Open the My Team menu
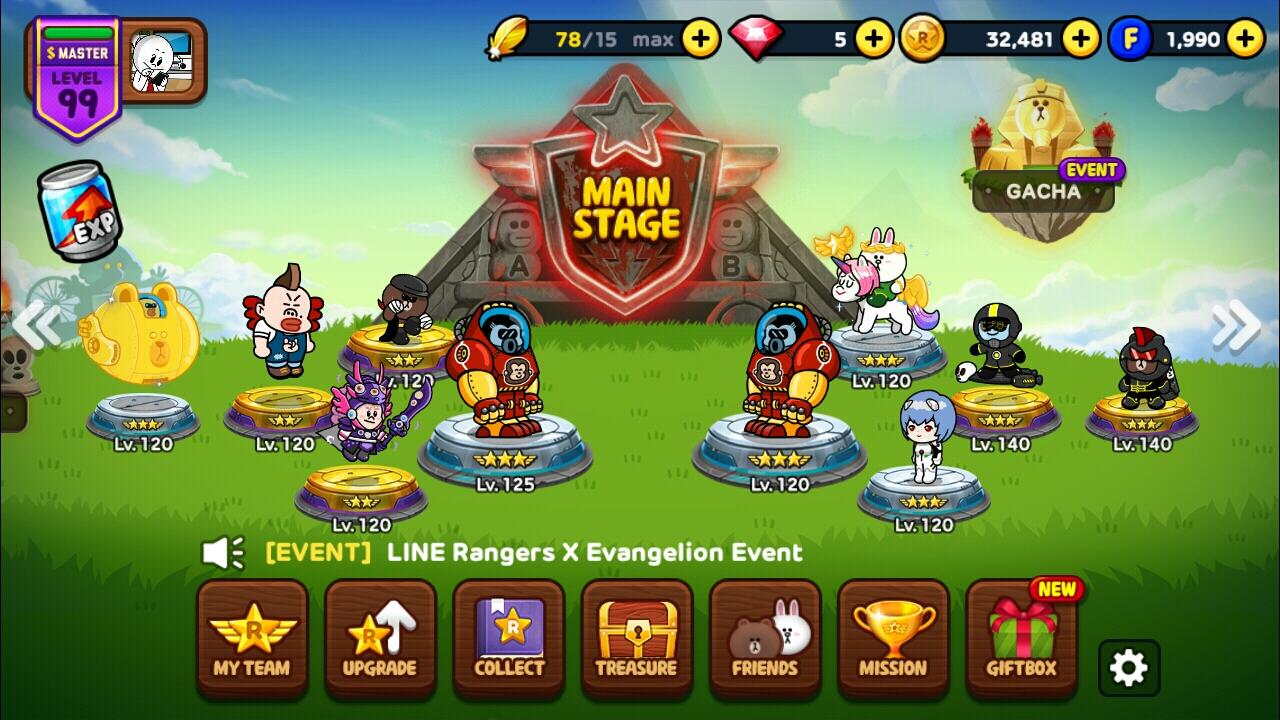Viewport: 1280px width, 720px height. pos(252,640)
